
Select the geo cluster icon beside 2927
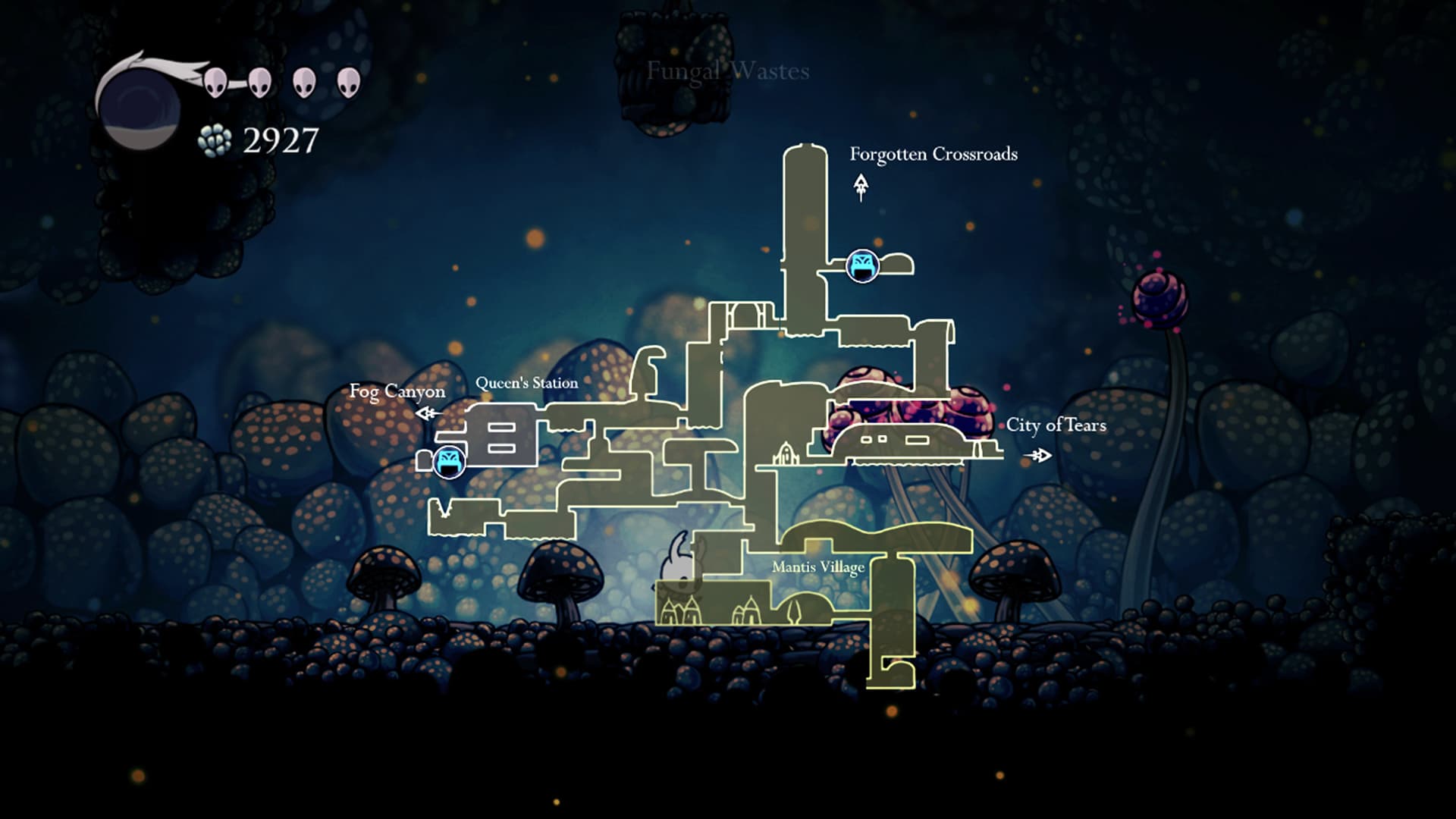(213, 139)
